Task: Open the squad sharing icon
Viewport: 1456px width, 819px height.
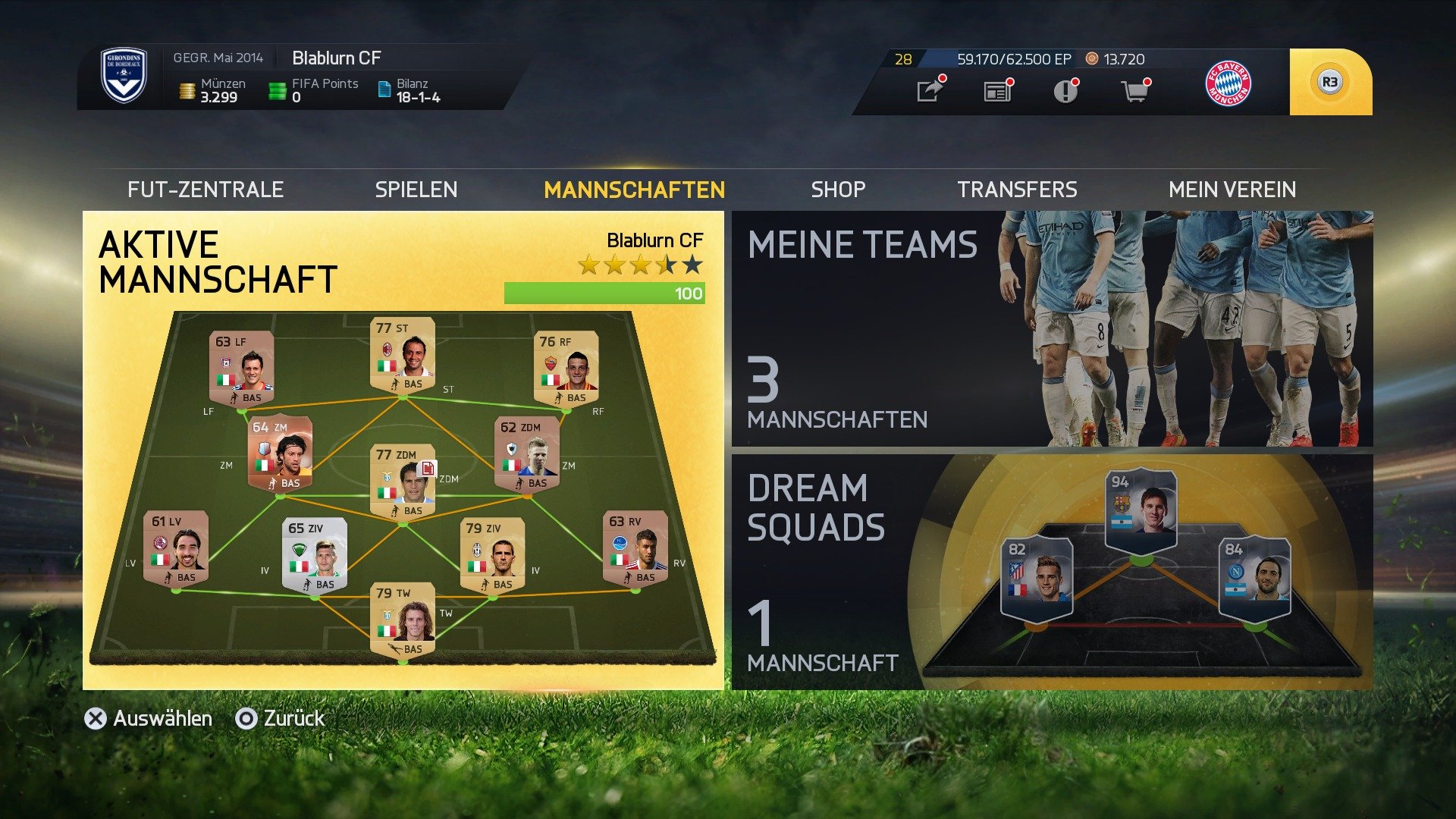Action: pos(929,91)
